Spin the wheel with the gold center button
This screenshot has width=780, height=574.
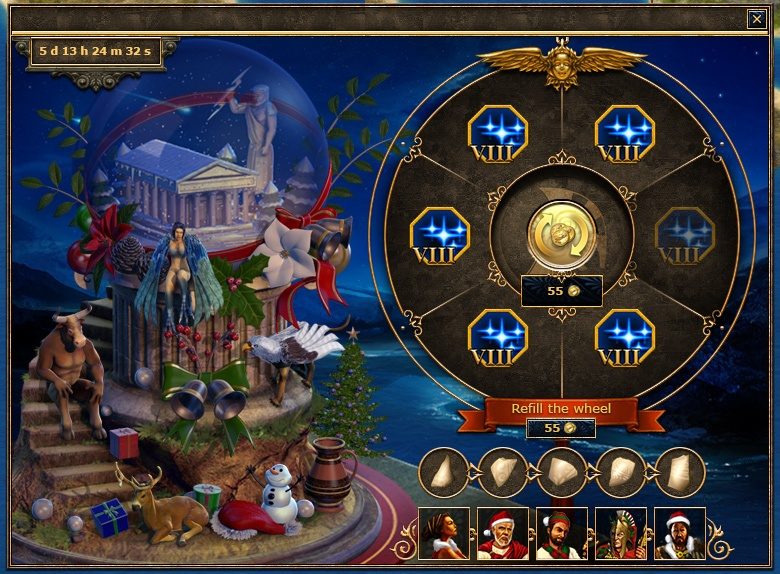click(561, 235)
